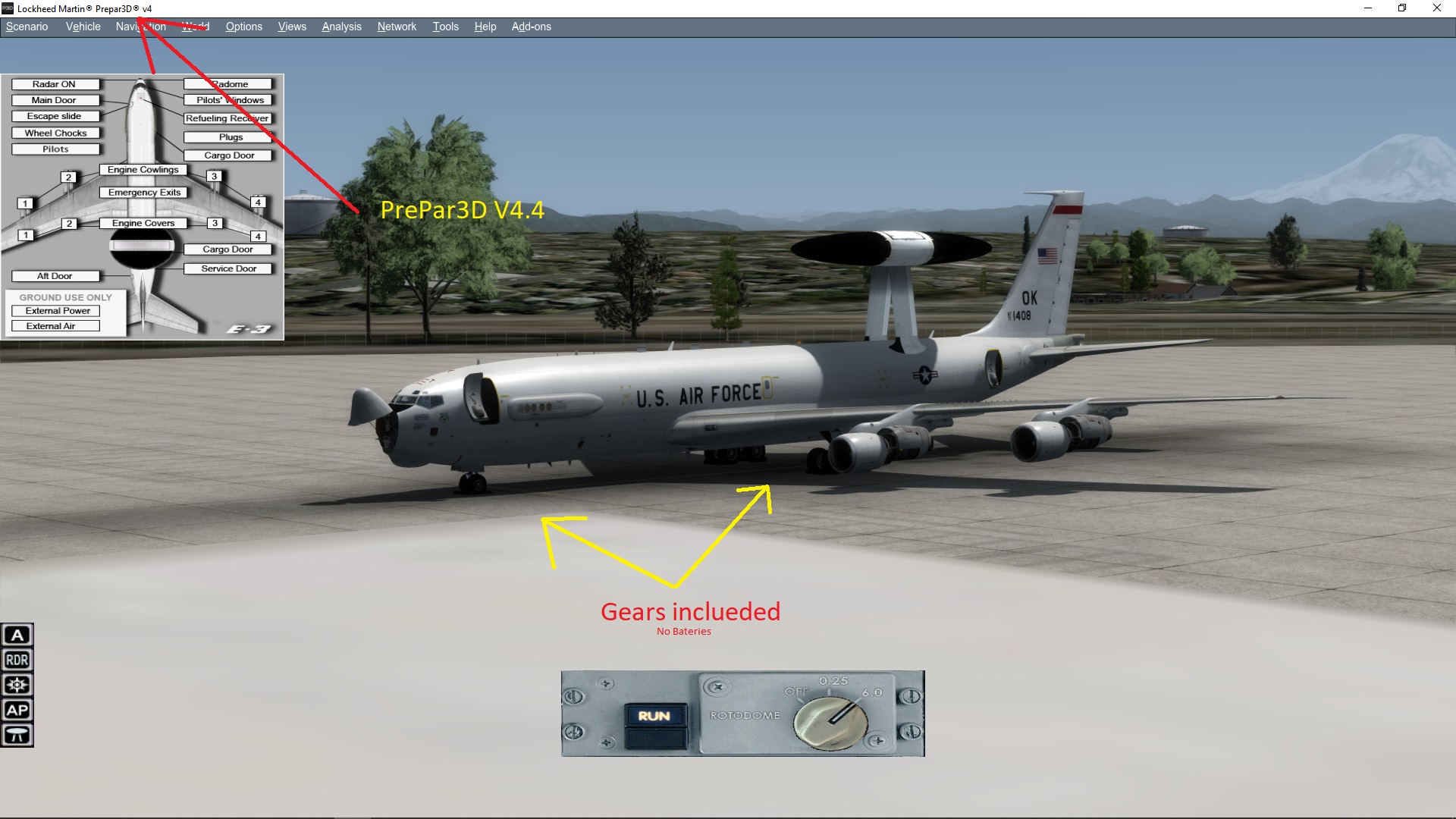
Task: Open the Network menu
Action: (397, 27)
